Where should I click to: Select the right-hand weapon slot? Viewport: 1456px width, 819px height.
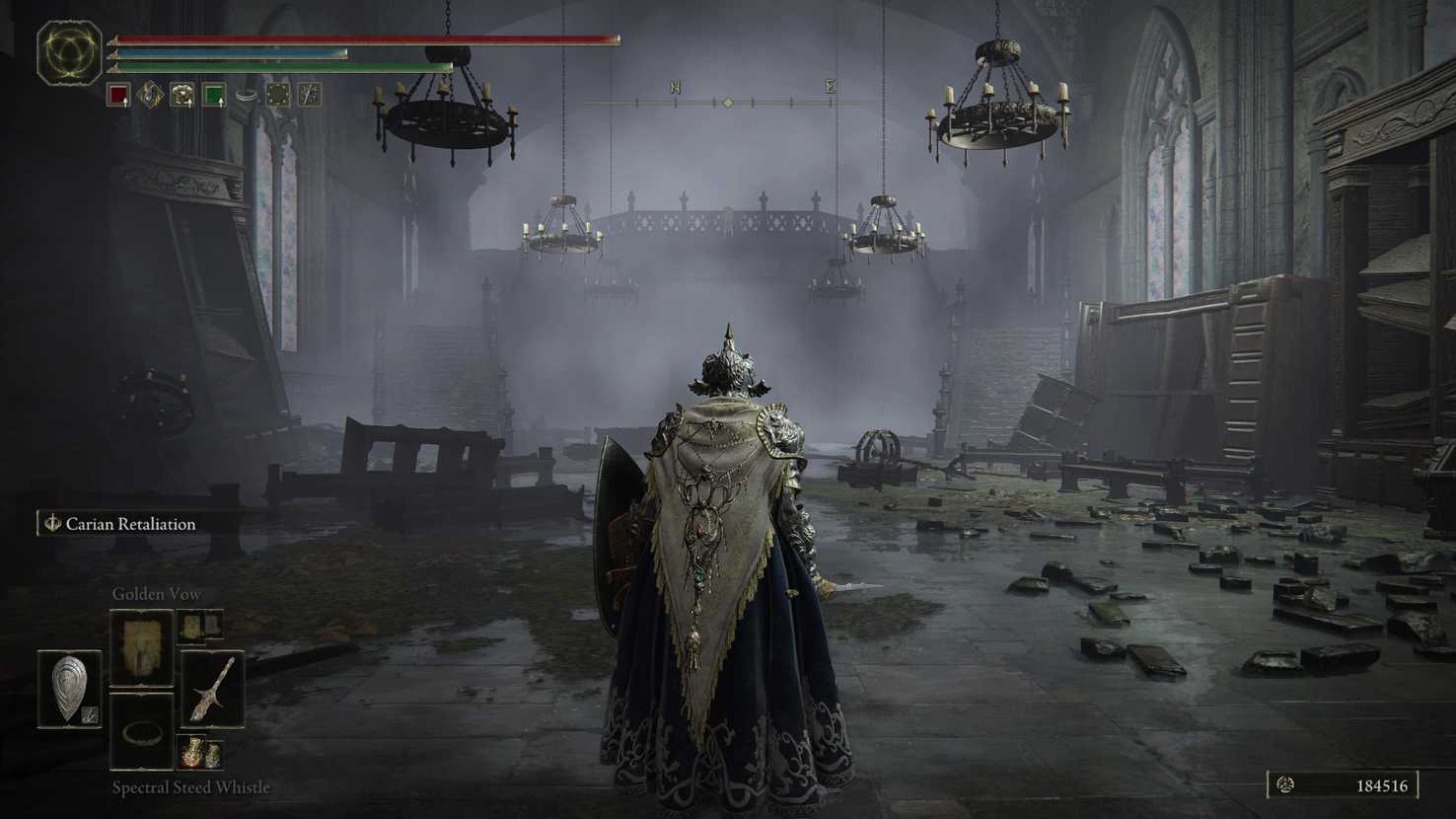click(x=213, y=689)
